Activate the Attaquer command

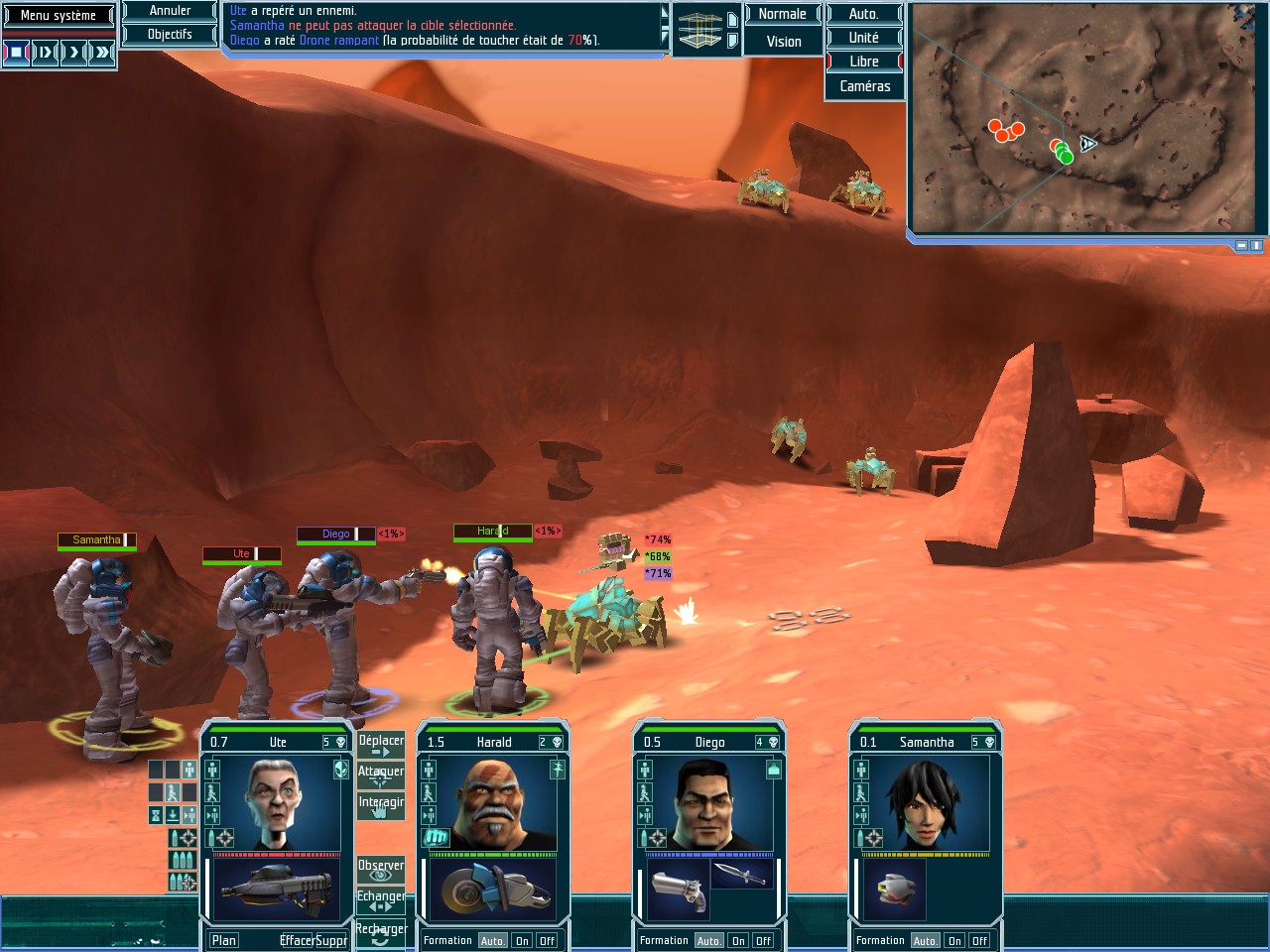pyautogui.click(x=381, y=775)
